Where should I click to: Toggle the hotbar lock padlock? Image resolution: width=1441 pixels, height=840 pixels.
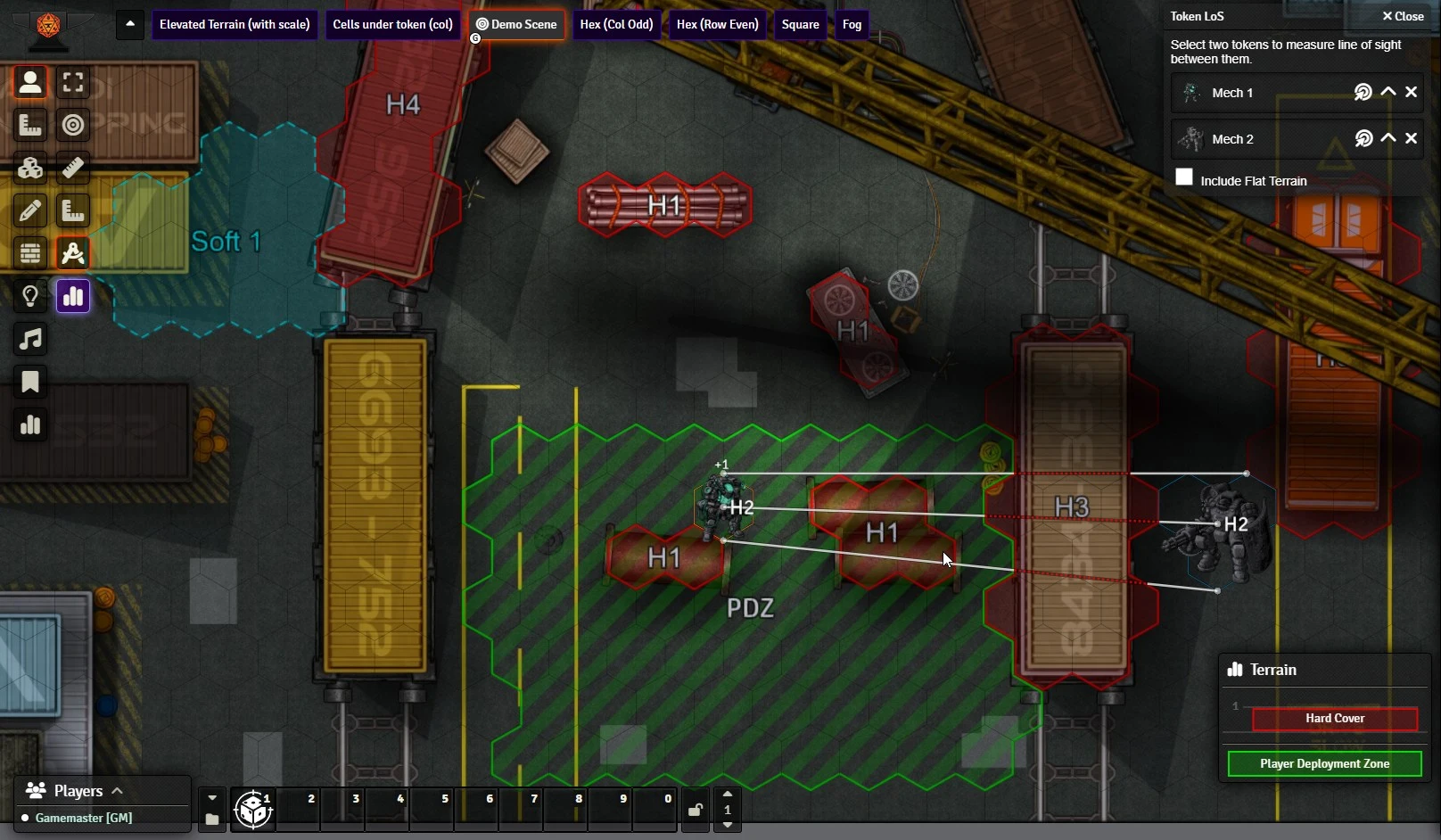(x=696, y=810)
